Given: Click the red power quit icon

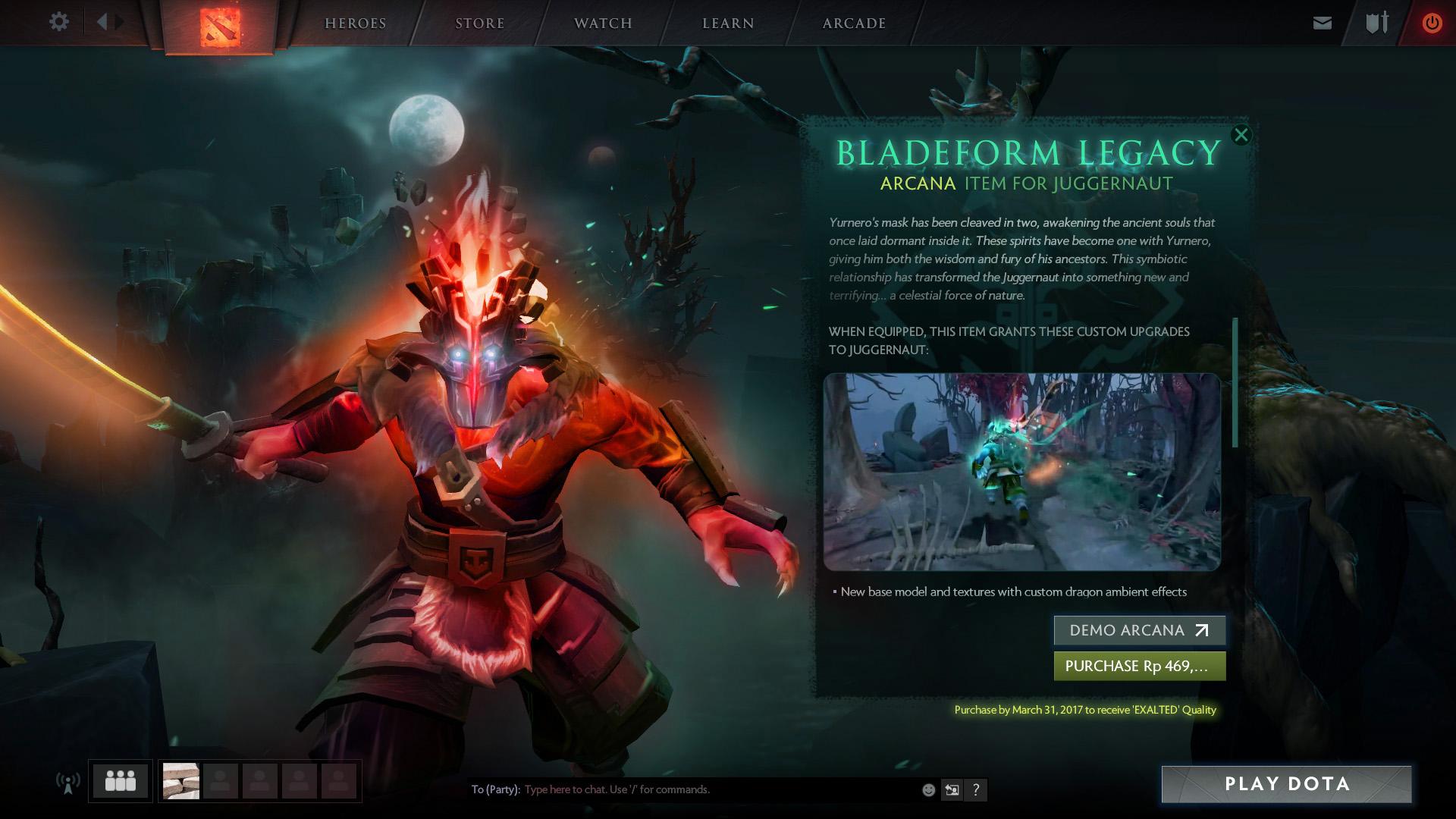Looking at the screenshot, I should 1432,22.
